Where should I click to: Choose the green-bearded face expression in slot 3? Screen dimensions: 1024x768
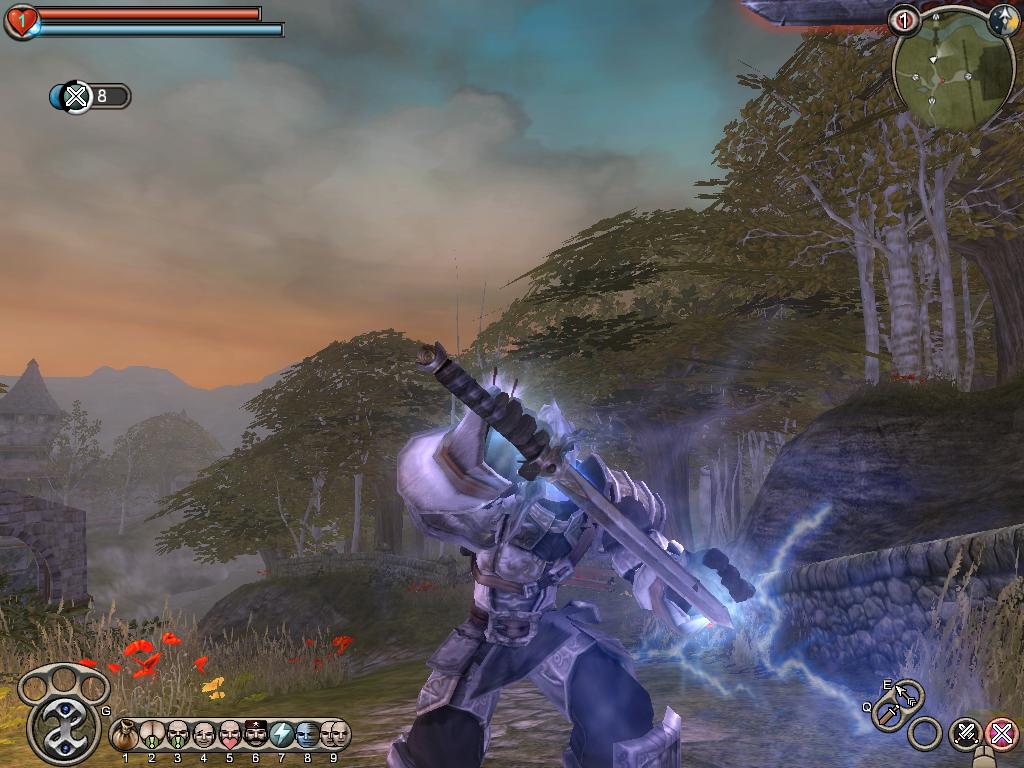coord(178,736)
